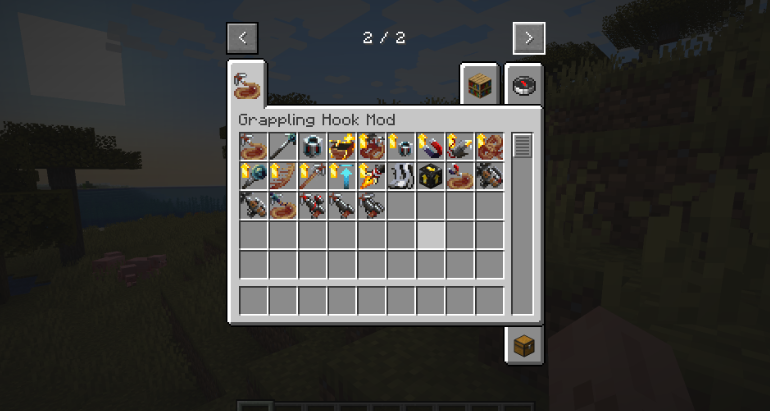Open the compass search tab

click(524, 85)
